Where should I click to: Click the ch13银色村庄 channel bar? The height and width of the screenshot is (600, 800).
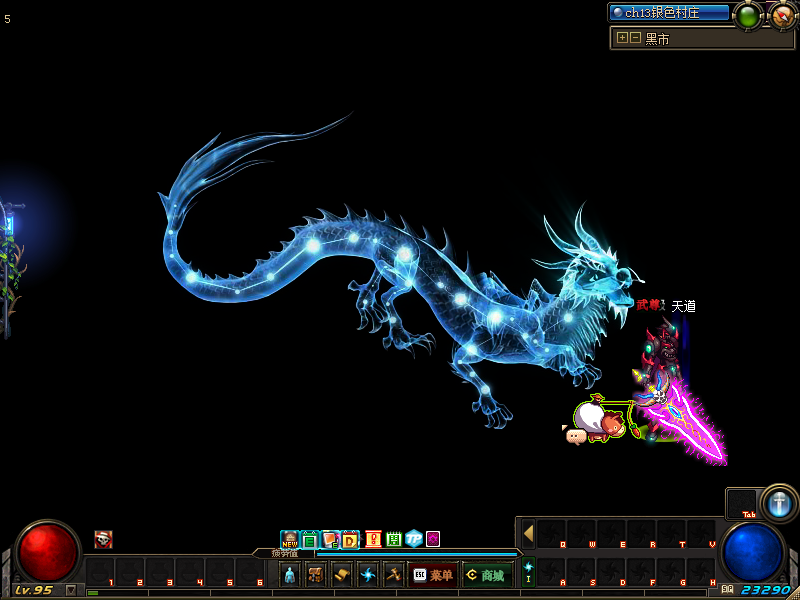coord(670,13)
